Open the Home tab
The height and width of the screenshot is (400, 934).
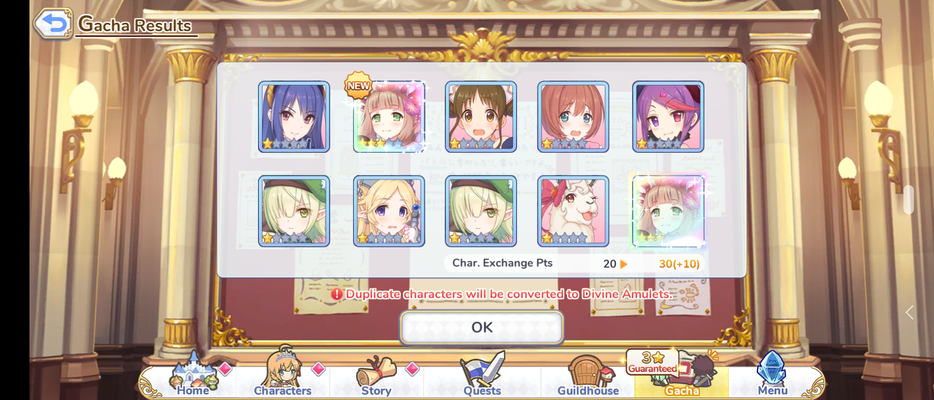192,376
